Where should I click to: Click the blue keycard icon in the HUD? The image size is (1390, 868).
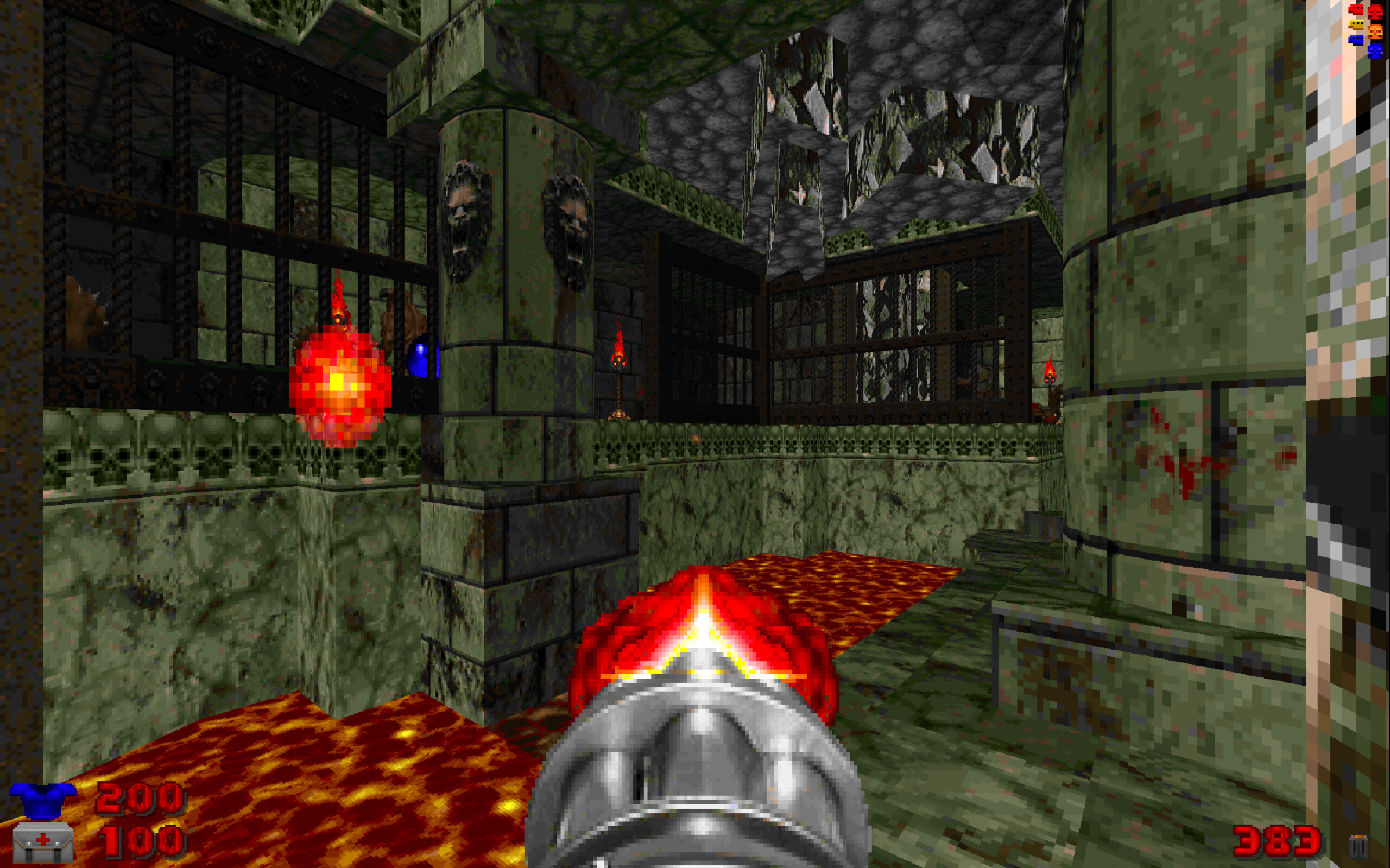pos(1357,40)
